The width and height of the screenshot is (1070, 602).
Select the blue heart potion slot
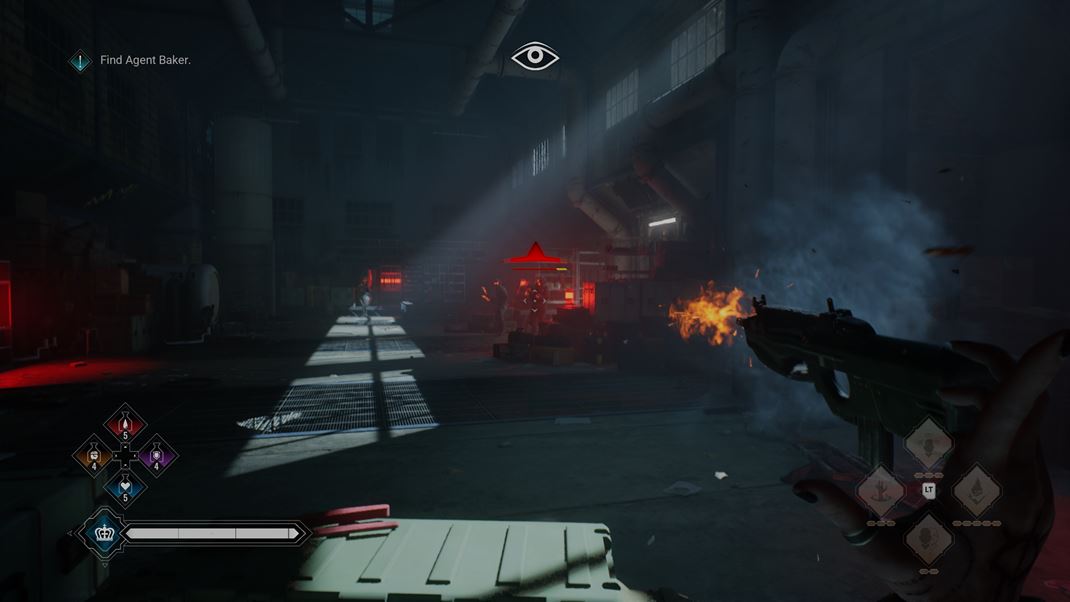(x=125, y=488)
